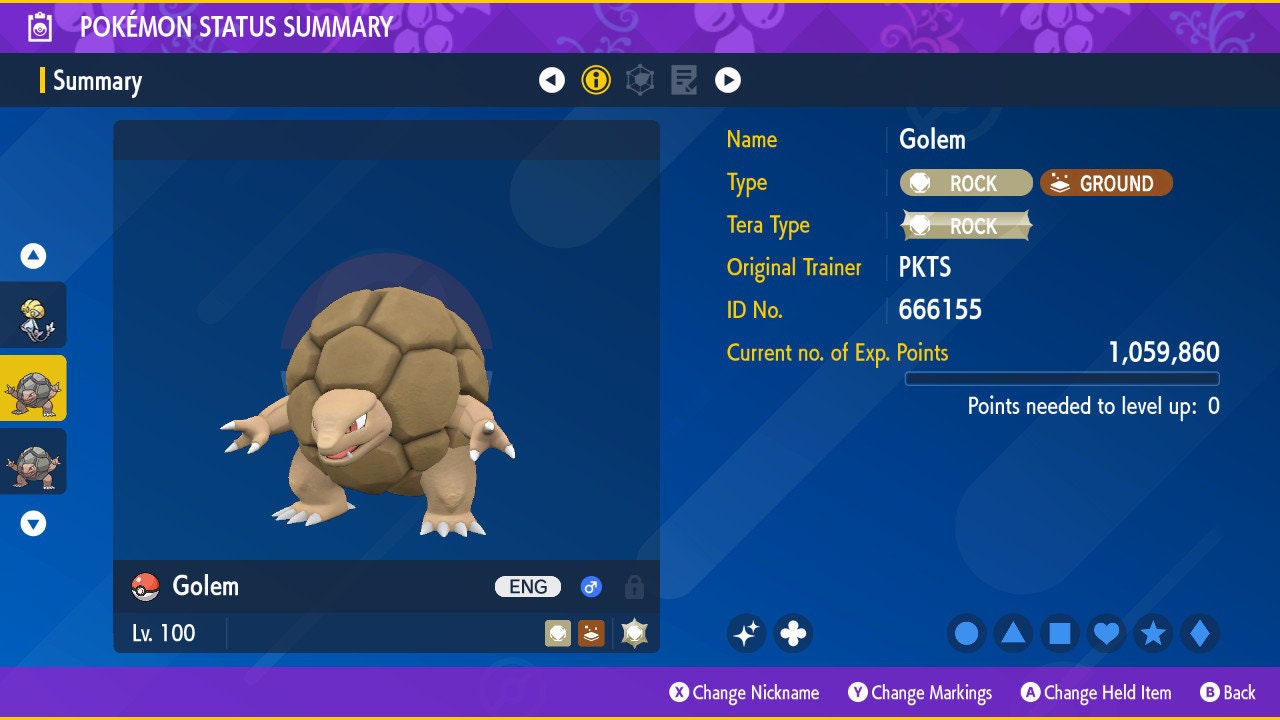
Task: Open the memo notes page tab
Action: [x=684, y=80]
